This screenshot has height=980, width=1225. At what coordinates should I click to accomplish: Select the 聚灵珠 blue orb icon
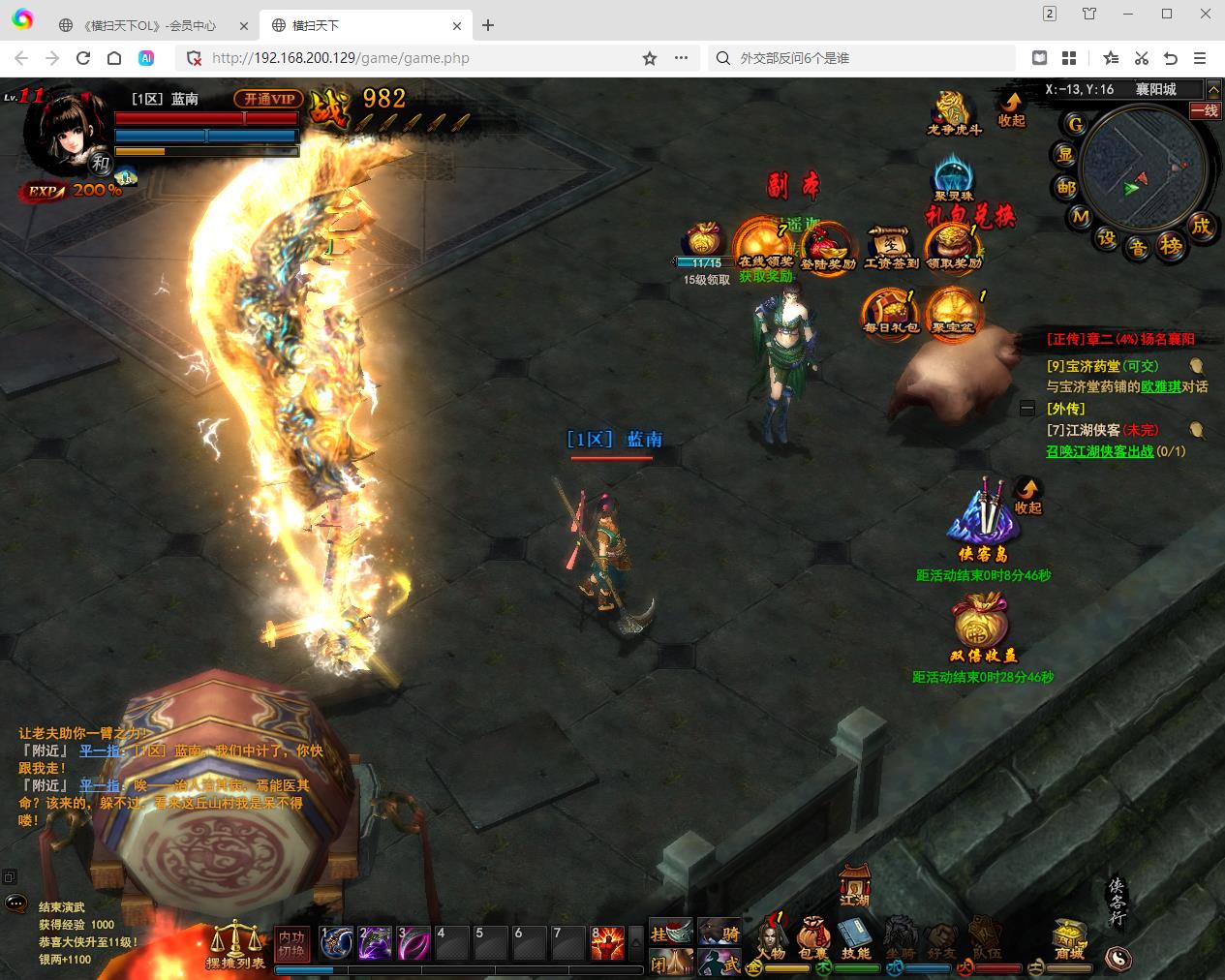pyautogui.click(x=953, y=179)
